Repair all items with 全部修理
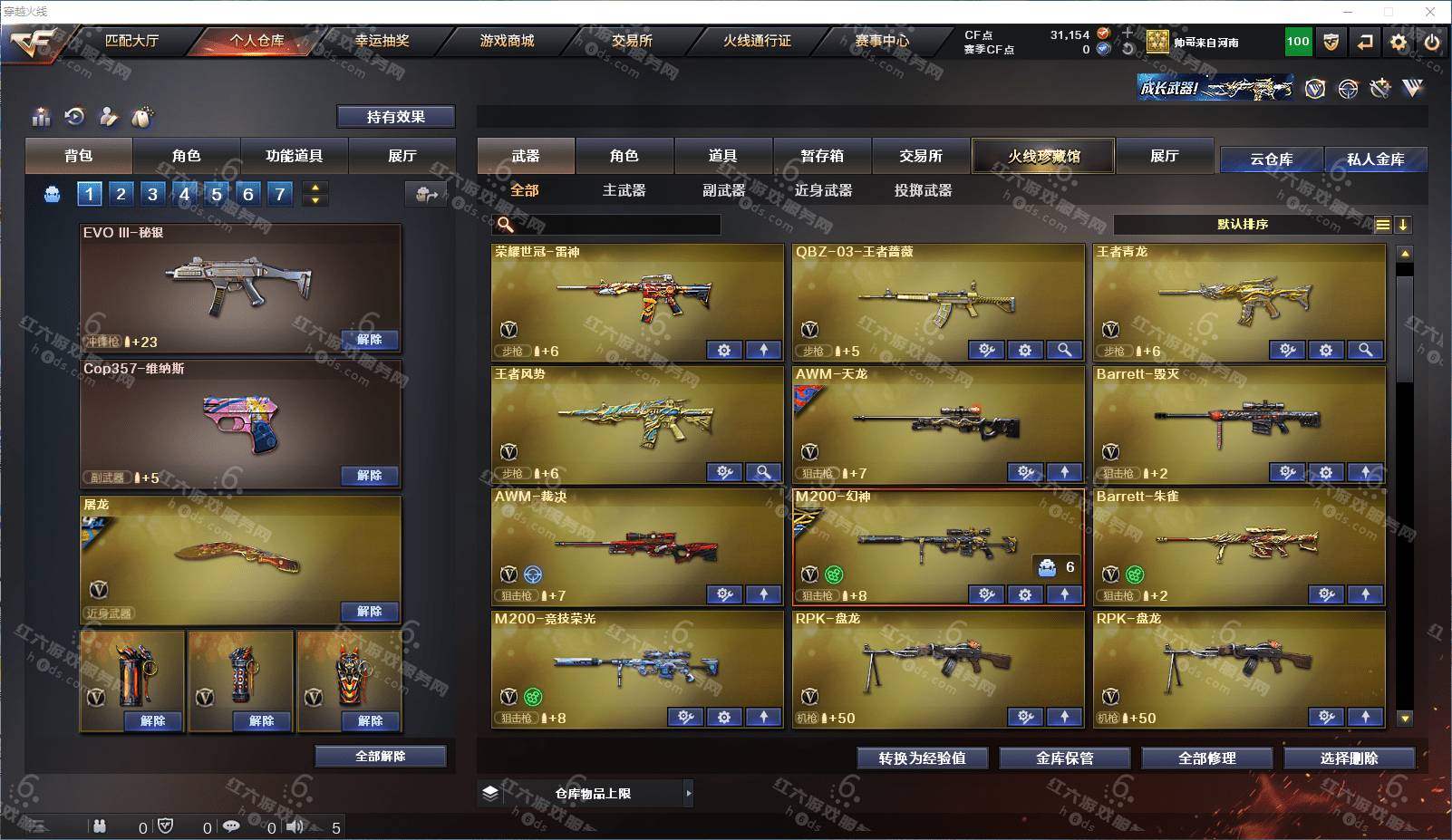Viewport: 1452px width, 840px height. click(1206, 758)
